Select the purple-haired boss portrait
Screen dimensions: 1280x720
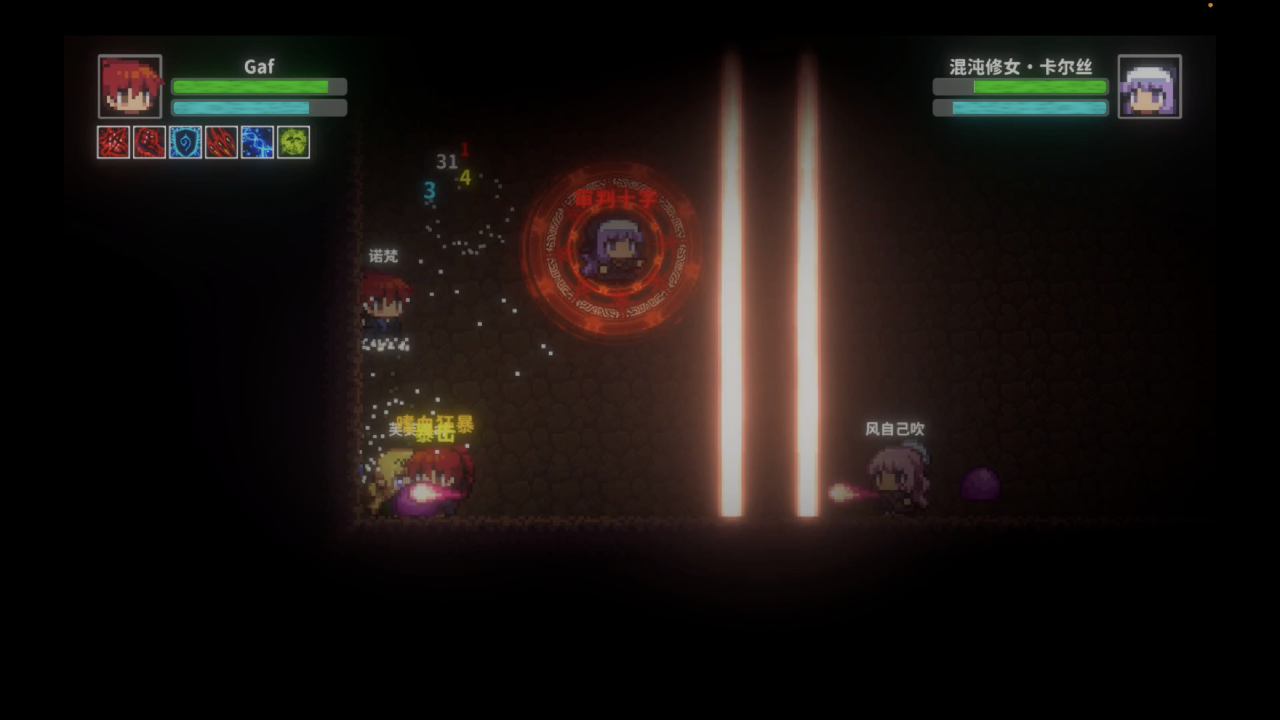[1149, 87]
